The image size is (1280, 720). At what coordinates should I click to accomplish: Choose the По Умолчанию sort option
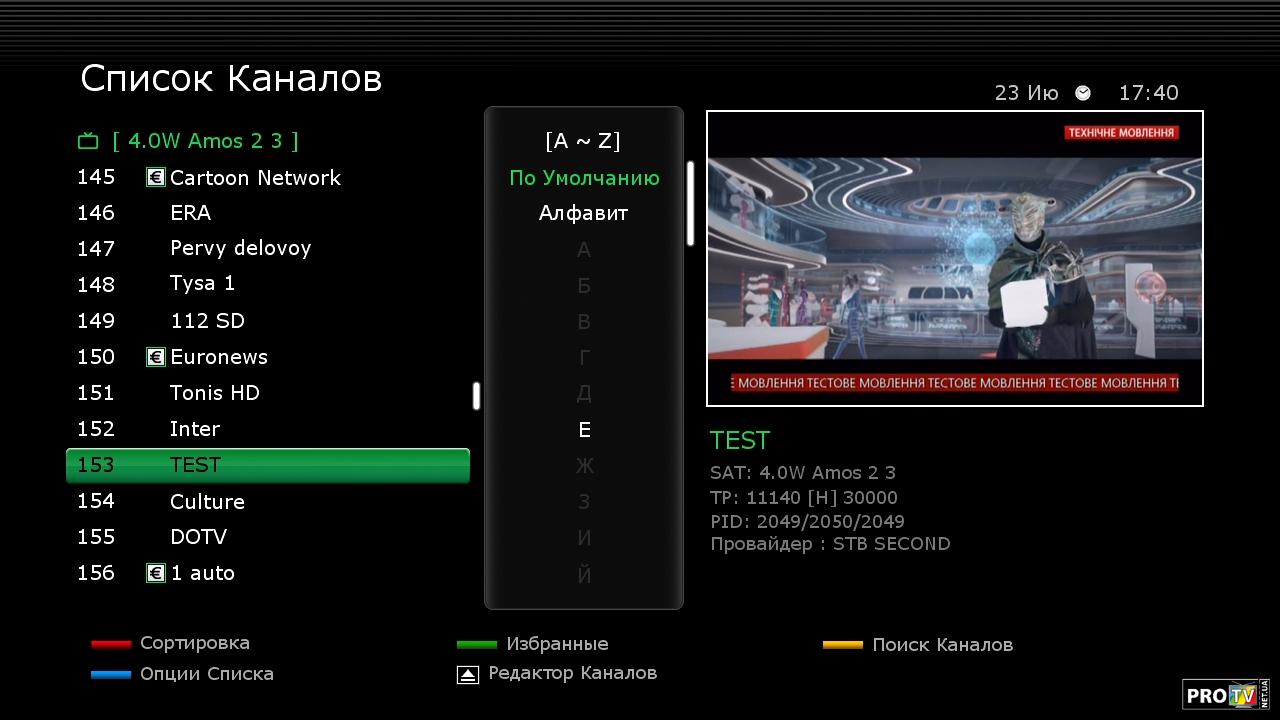[x=584, y=178]
